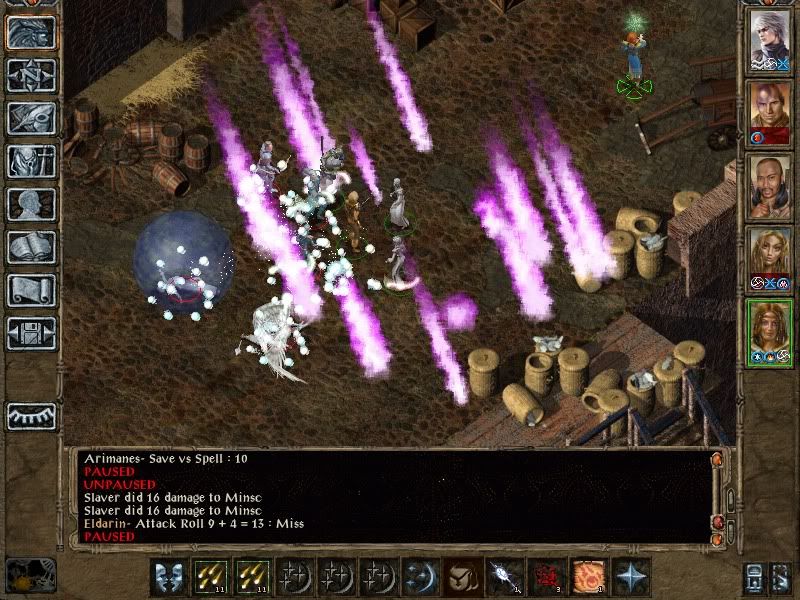Select the blonde woman's portrait
Viewport: 800px width, 600px height.
(x=771, y=259)
